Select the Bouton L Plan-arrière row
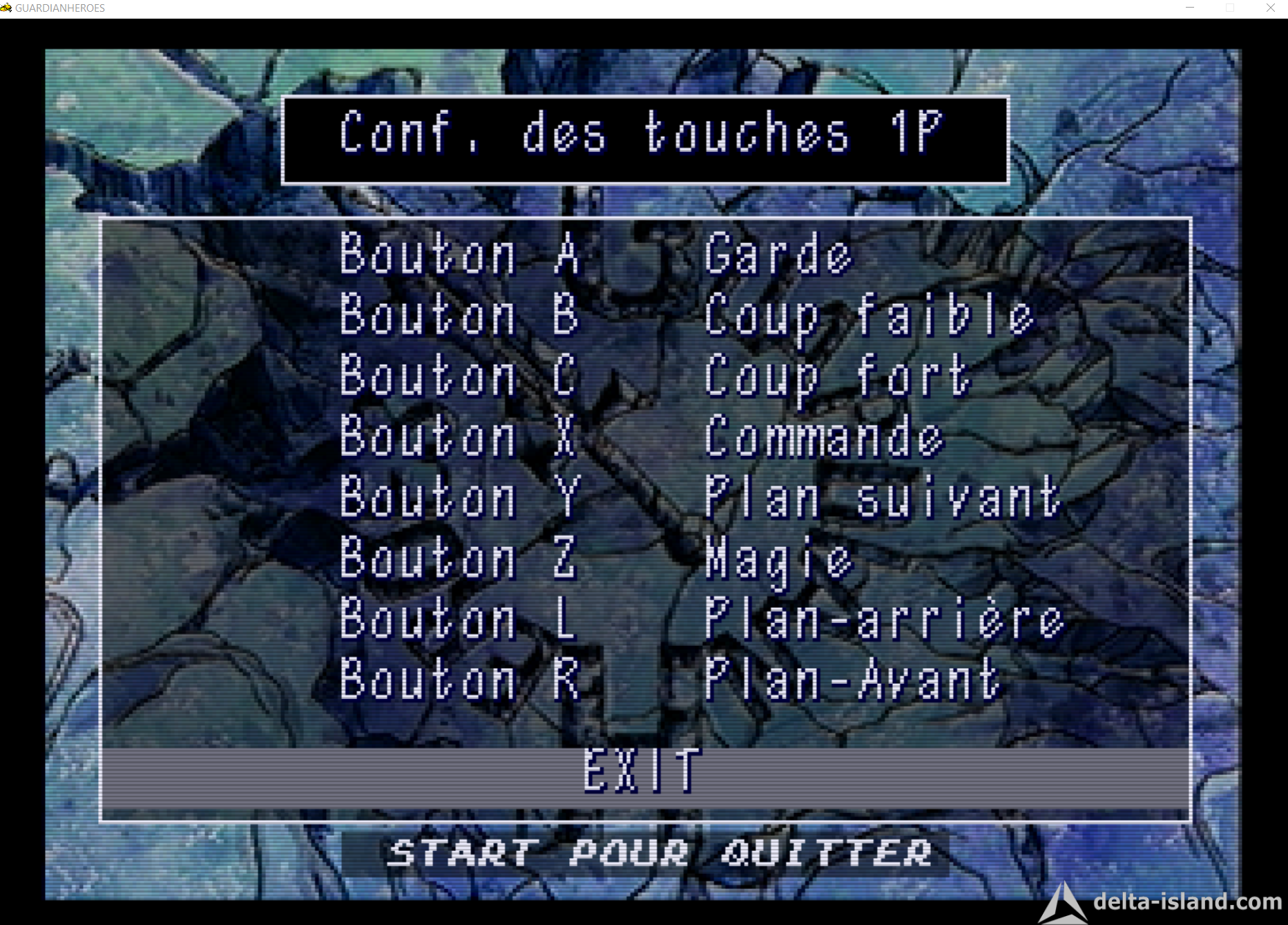Screen dimensions: 1288x925 [701, 619]
